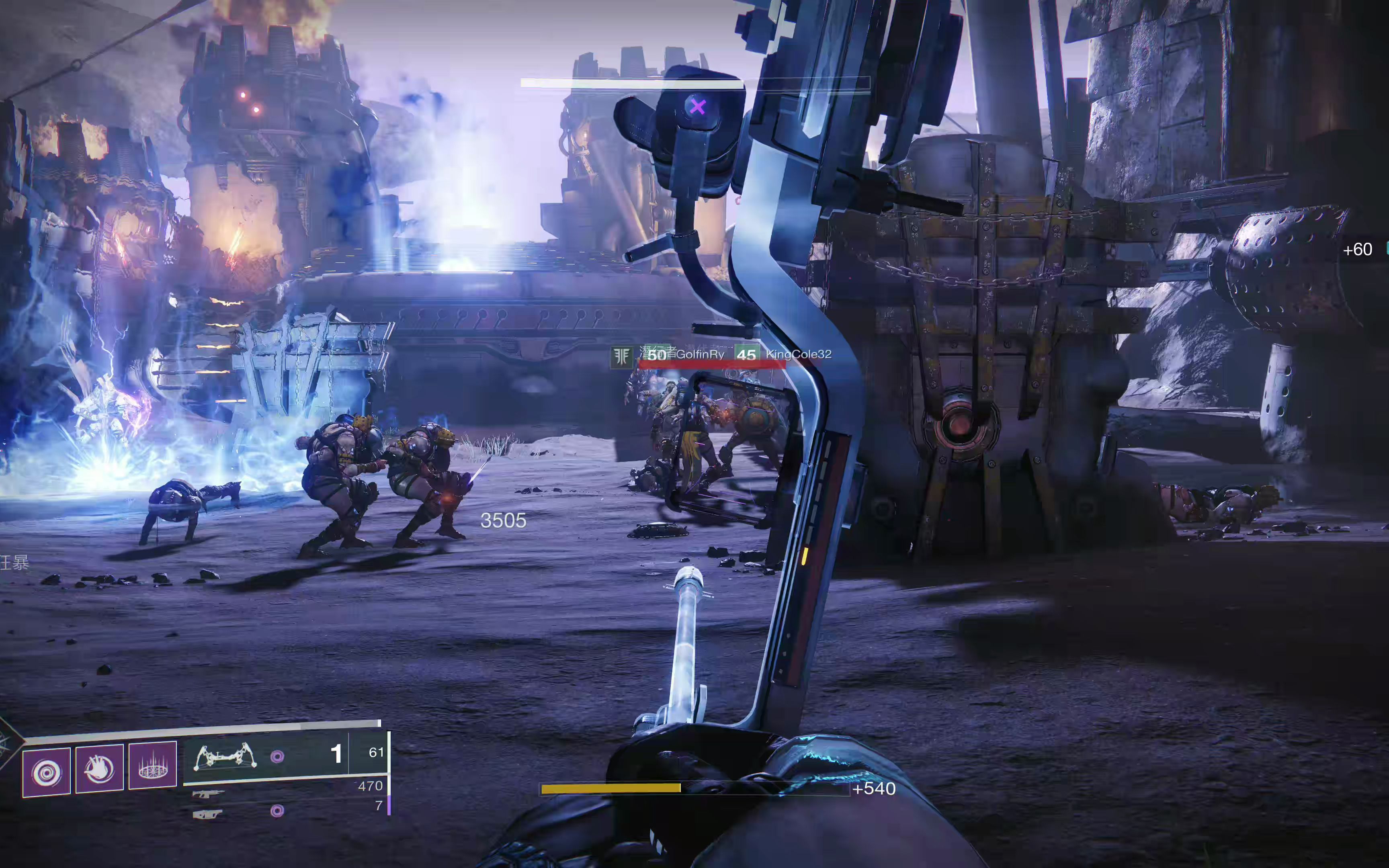The width and height of the screenshot is (1389, 868).
Task: Trigger the rift class ability icon
Action: (153, 765)
